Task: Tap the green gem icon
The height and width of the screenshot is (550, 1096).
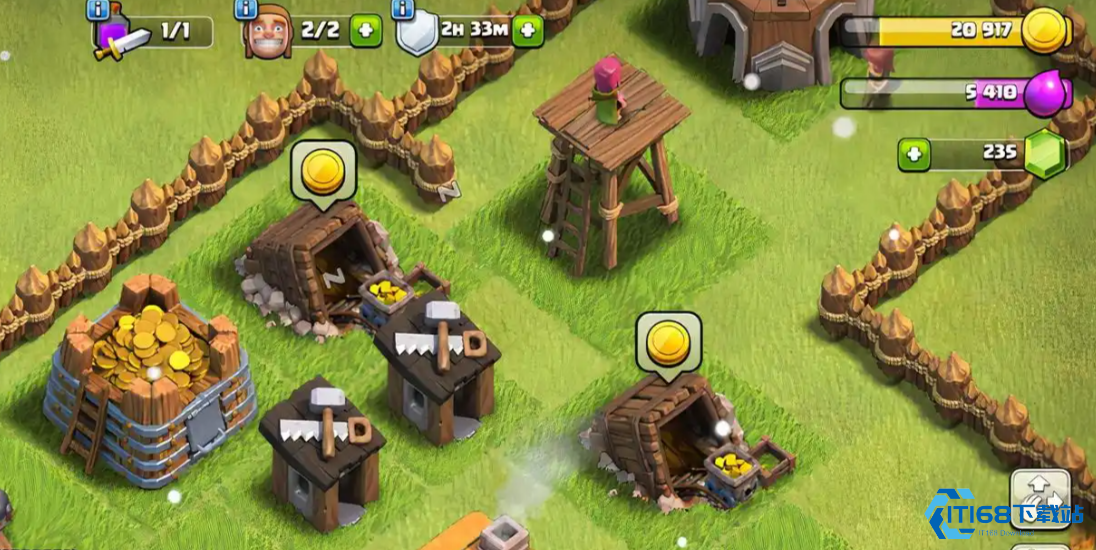Action: (x=1046, y=155)
